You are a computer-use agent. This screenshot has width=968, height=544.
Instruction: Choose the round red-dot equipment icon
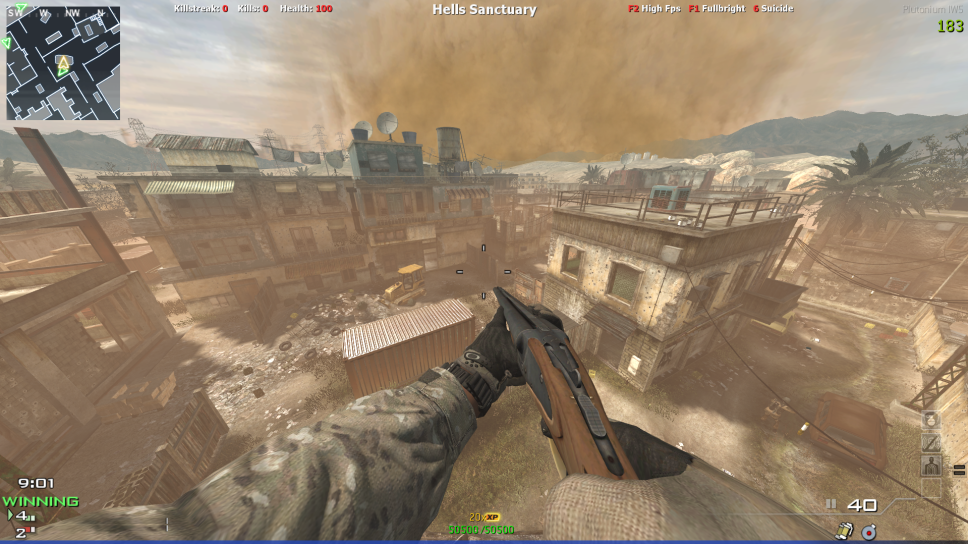click(868, 530)
